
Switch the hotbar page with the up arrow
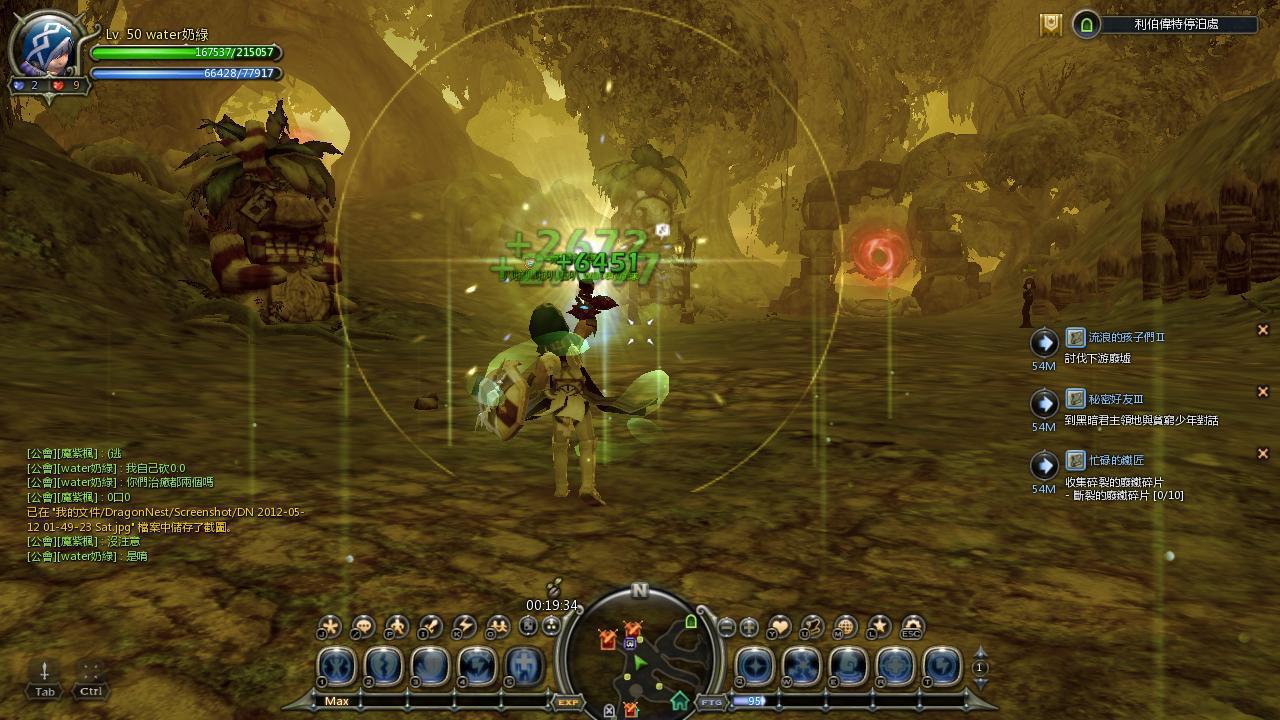[980, 653]
